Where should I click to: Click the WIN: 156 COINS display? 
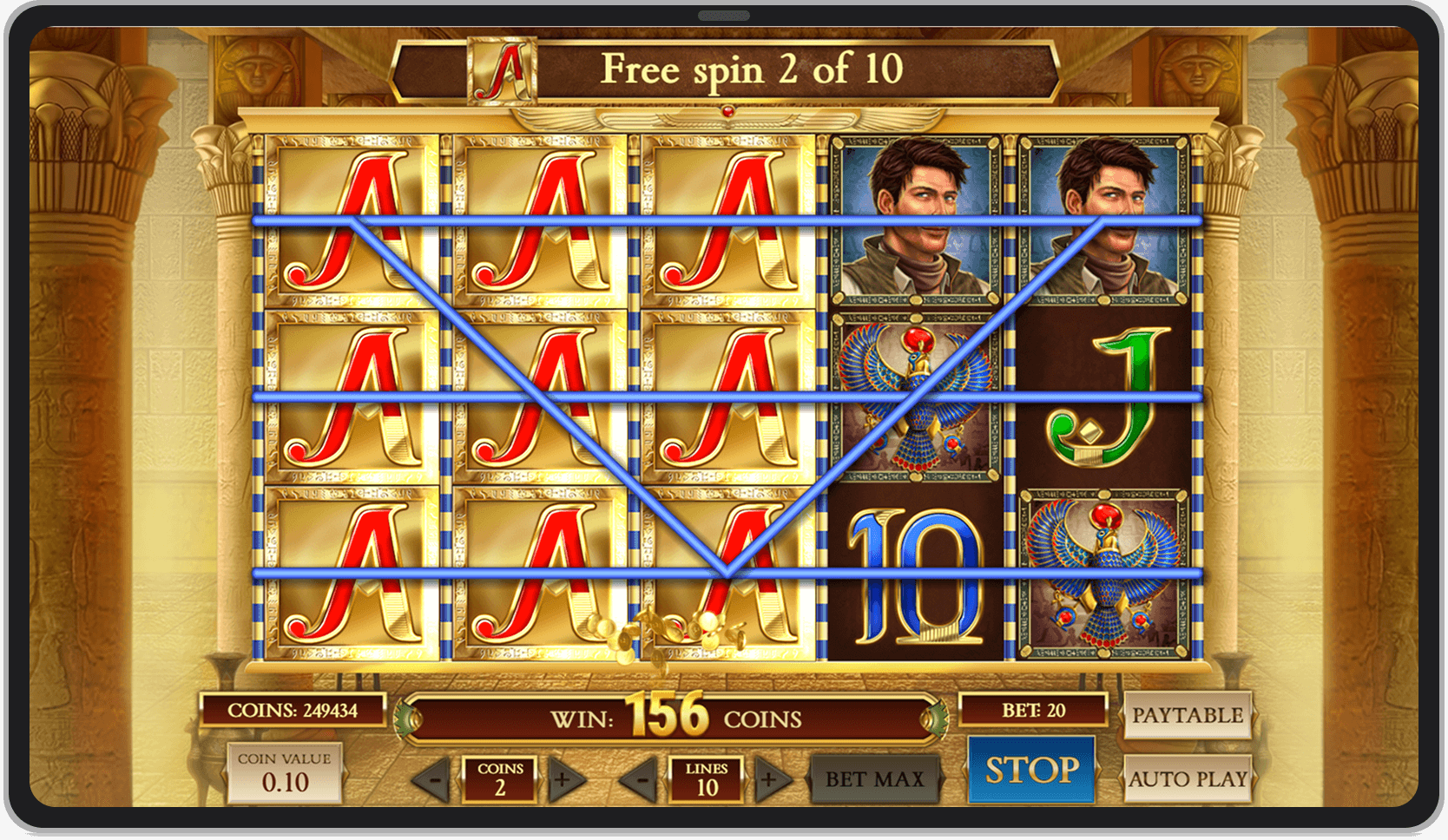click(x=677, y=719)
